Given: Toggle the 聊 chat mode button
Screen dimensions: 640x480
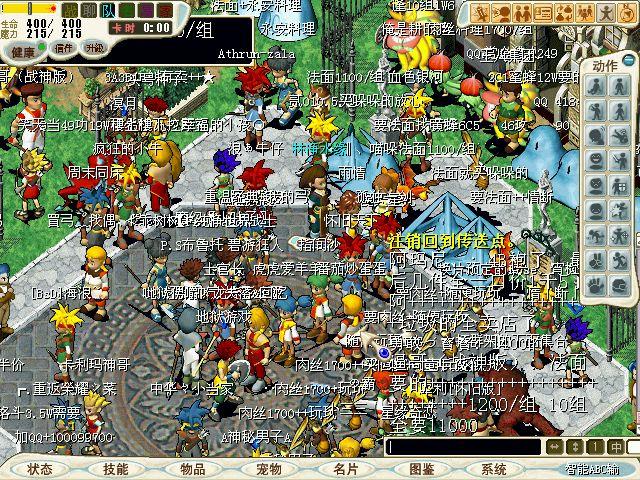Looking at the screenshot, I should pos(88,9).
